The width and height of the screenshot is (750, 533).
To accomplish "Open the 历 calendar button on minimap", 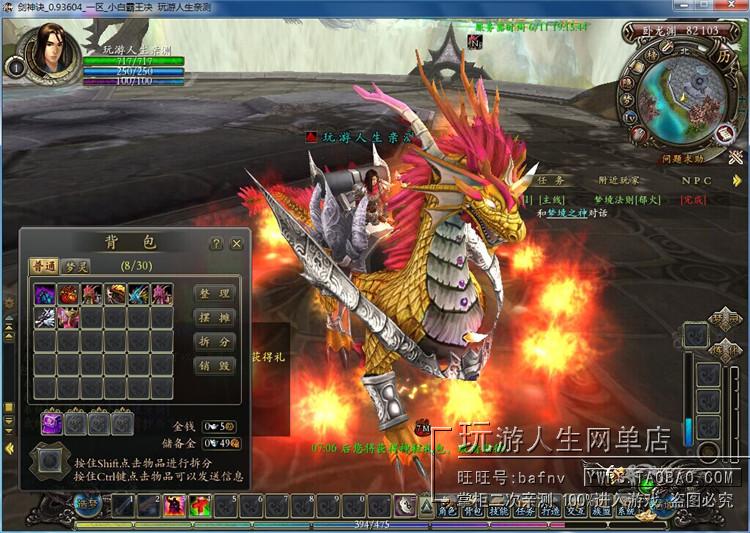I will [723, 57].
